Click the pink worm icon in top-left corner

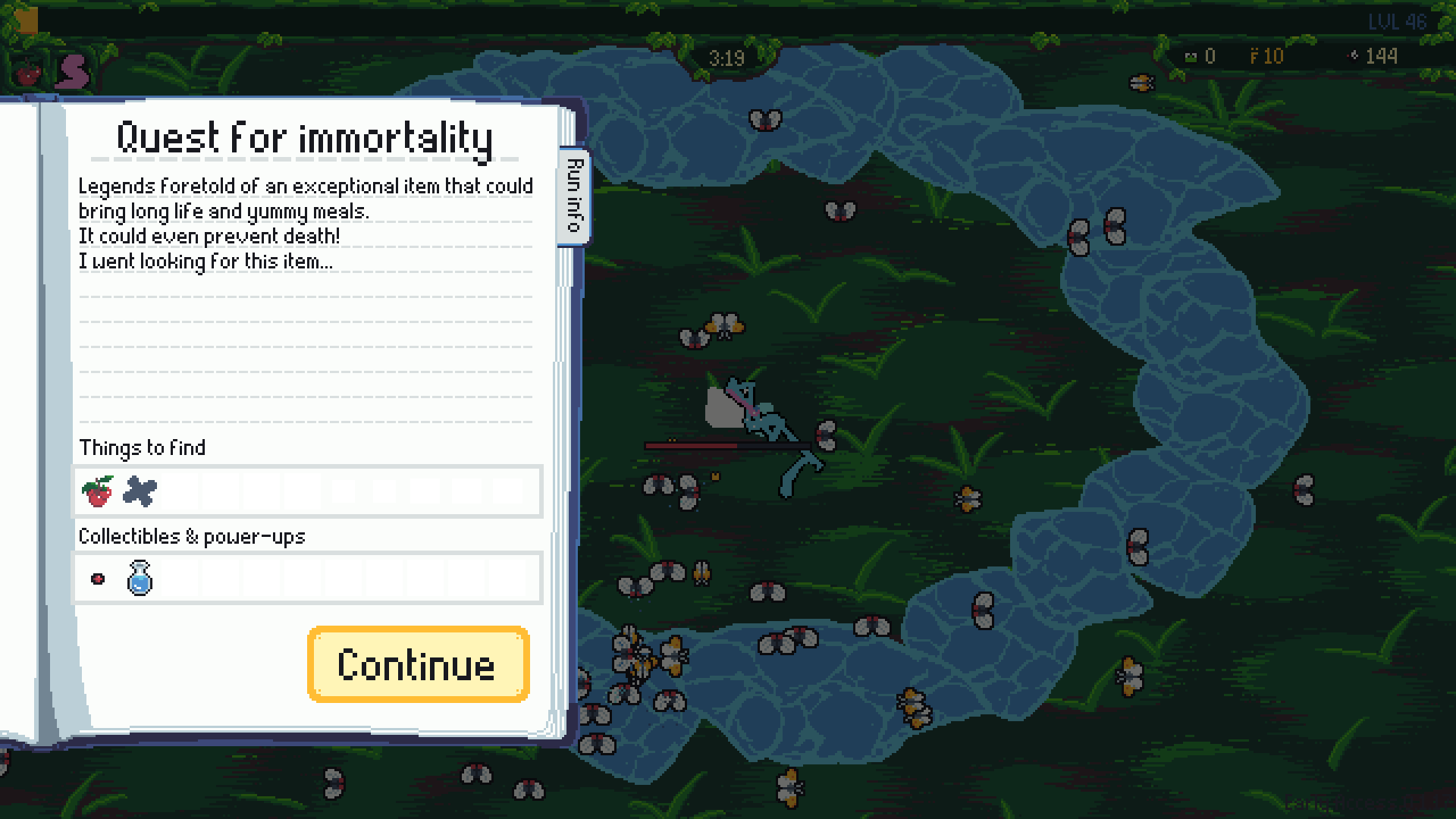tap(72, 73)
